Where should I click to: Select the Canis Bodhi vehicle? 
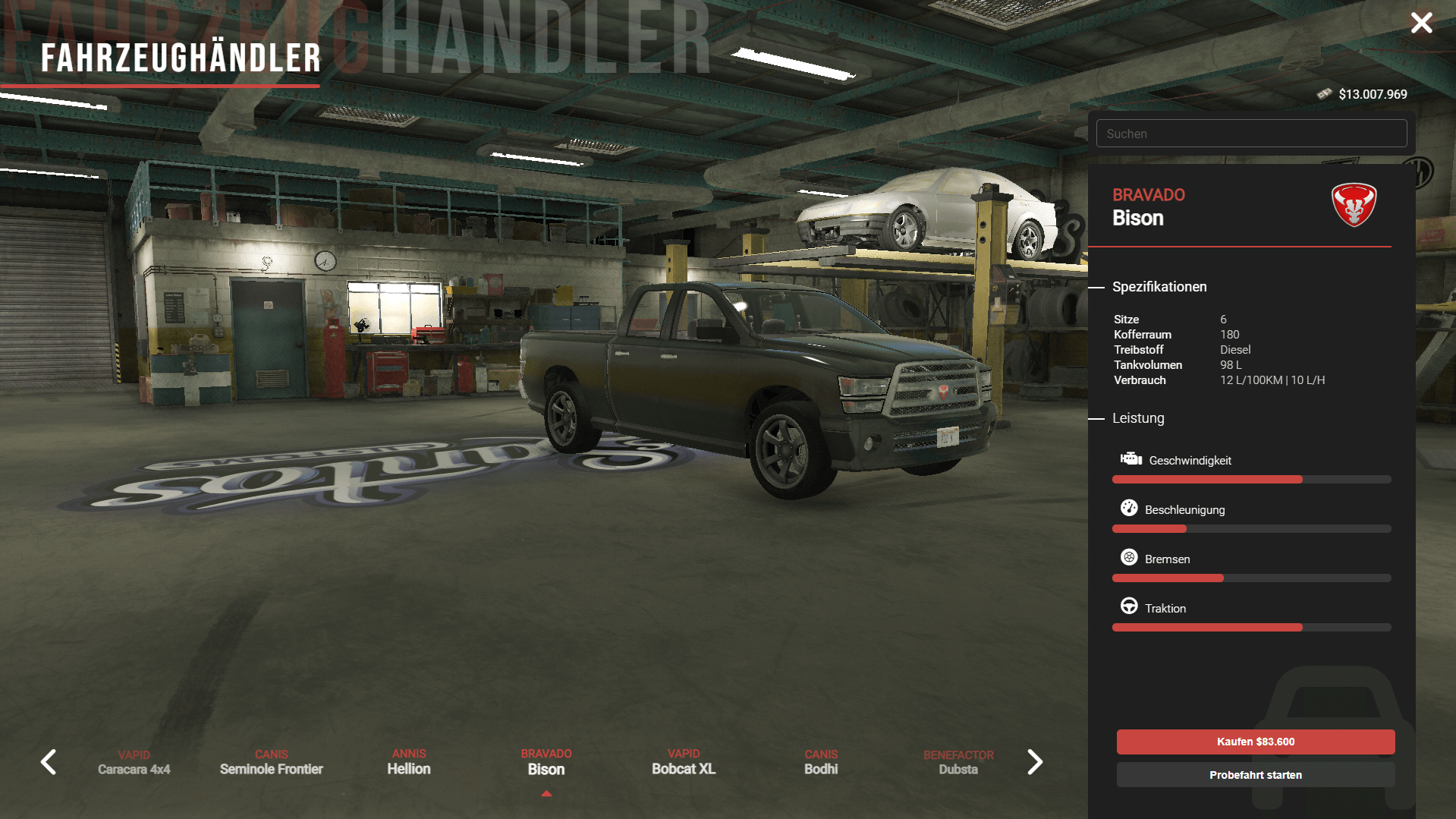[821, 762]
